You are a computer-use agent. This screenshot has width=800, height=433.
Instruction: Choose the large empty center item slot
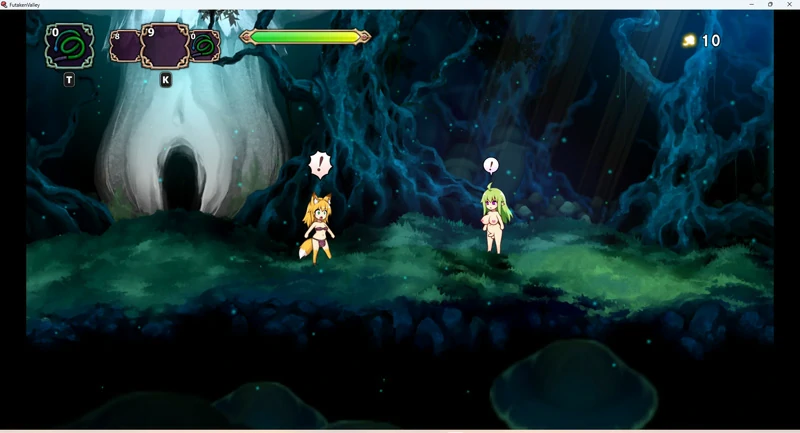pos(165,46)
